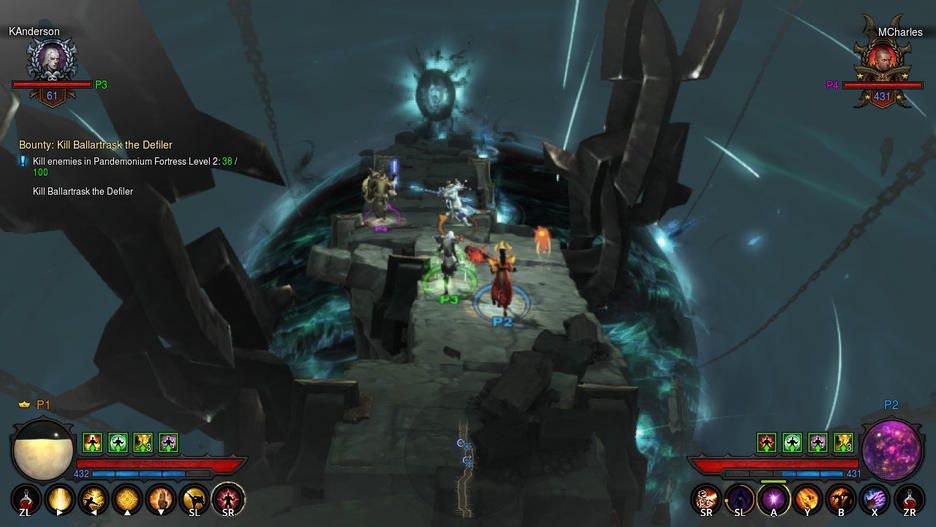Viewport: 936px width, 527px height.
Task: Use P1's red health potion
Action: point(25,498)
